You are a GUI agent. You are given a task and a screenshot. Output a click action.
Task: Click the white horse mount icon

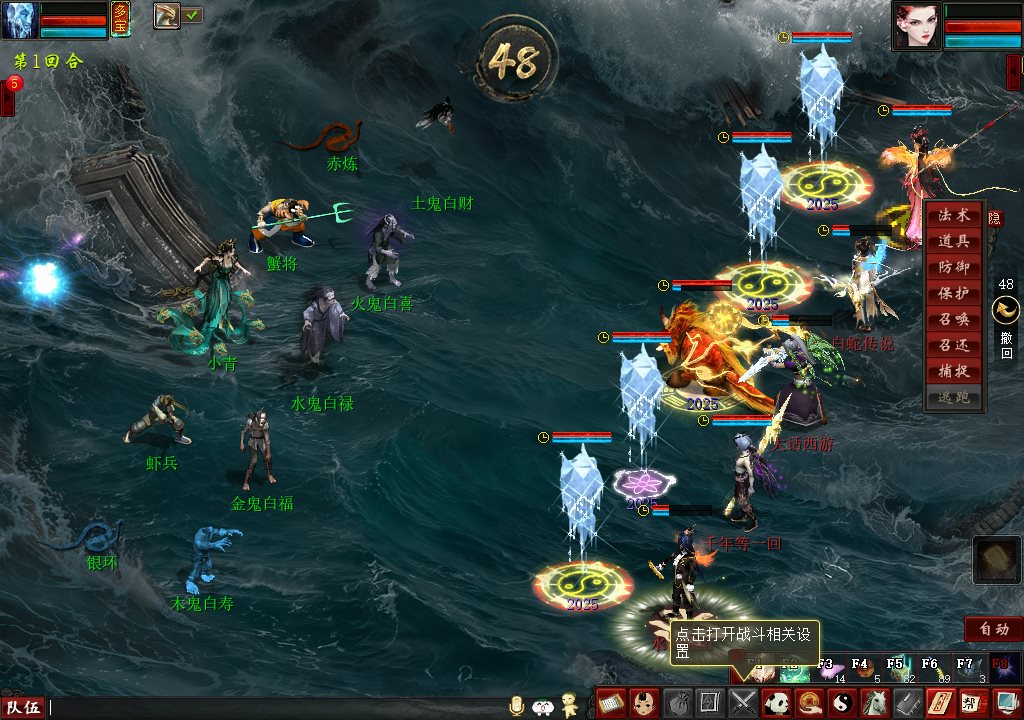874,703
